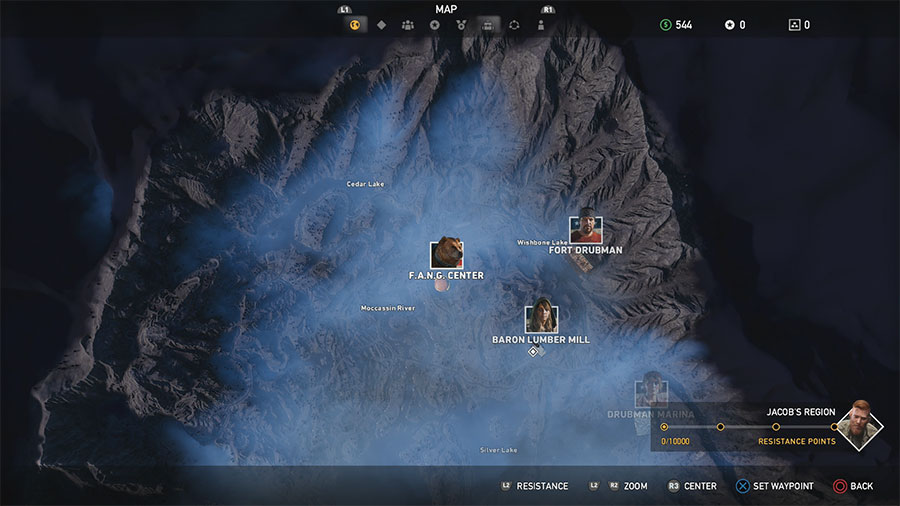Select the F.A.N.G. Center bear portrait marker

click(x=446, y=254)
